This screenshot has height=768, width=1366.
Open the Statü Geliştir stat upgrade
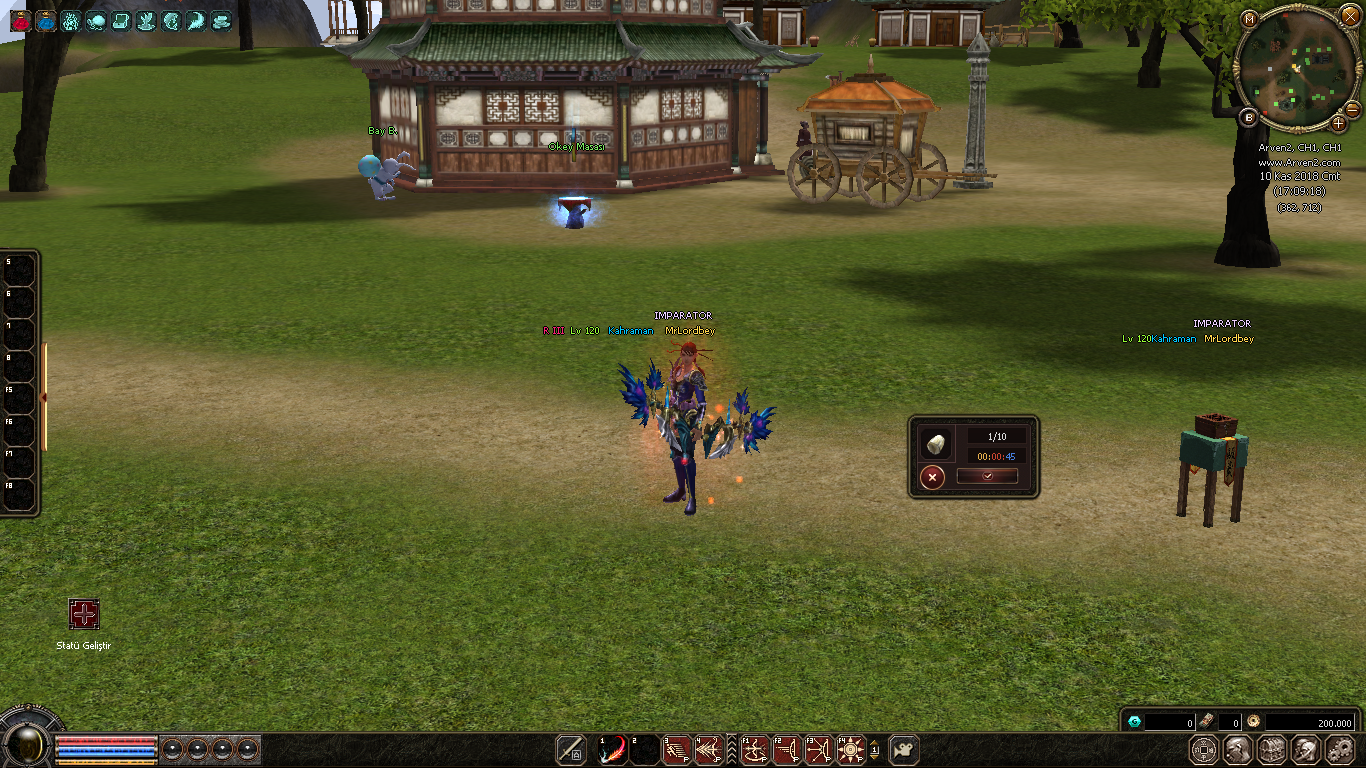(84, 614)
